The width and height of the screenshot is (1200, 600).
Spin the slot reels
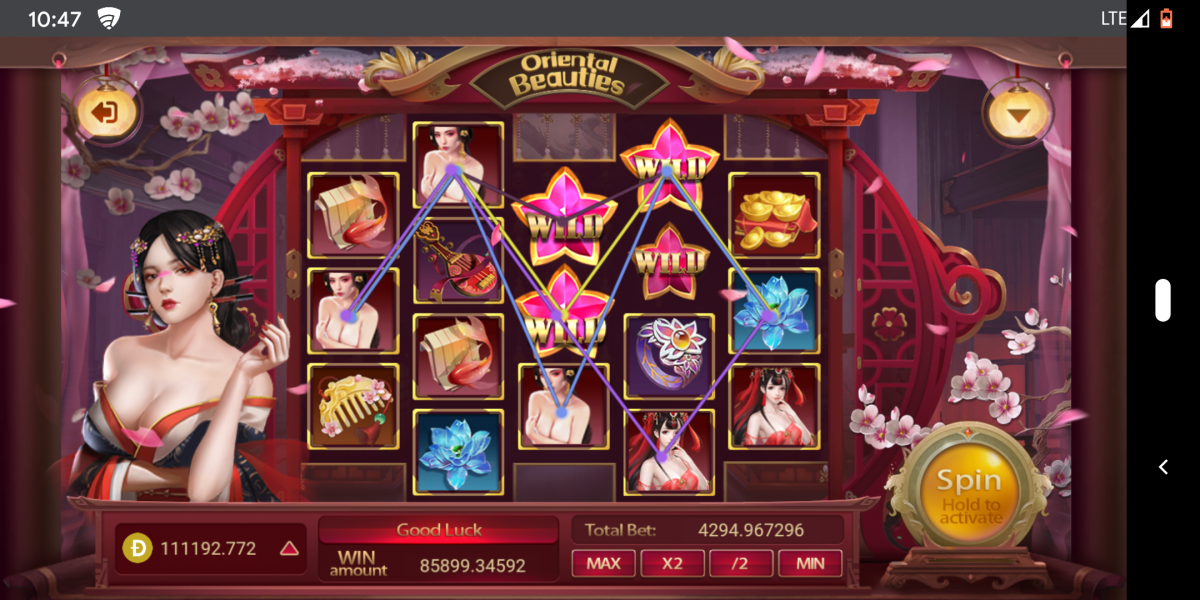pyautogui.click(x=968, y=493)
